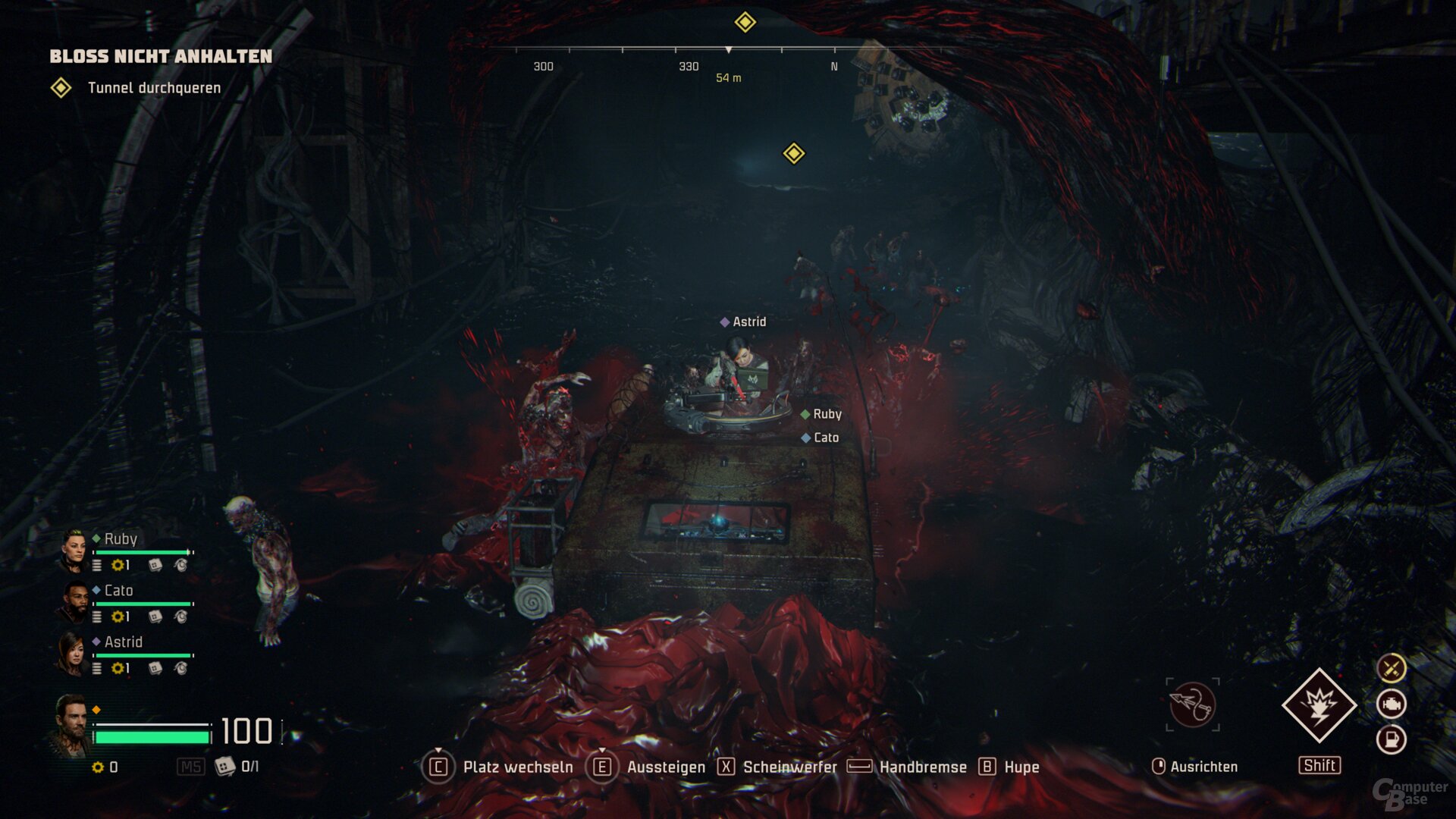Screen dimensions: 1456x819
Task: Use the player's medkit slot
Action: (225, 767)
